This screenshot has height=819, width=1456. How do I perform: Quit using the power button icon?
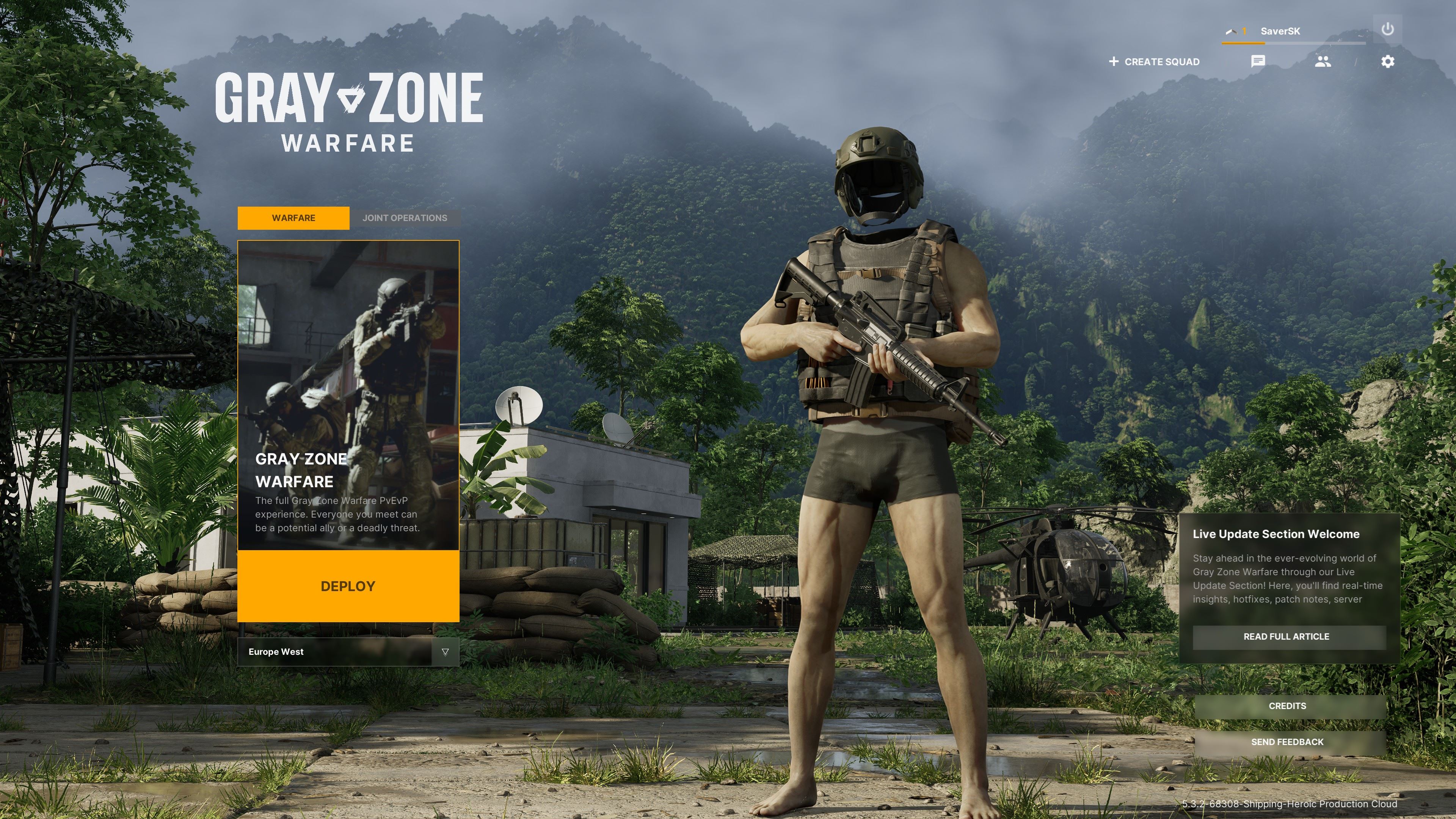click(1388, 30)
